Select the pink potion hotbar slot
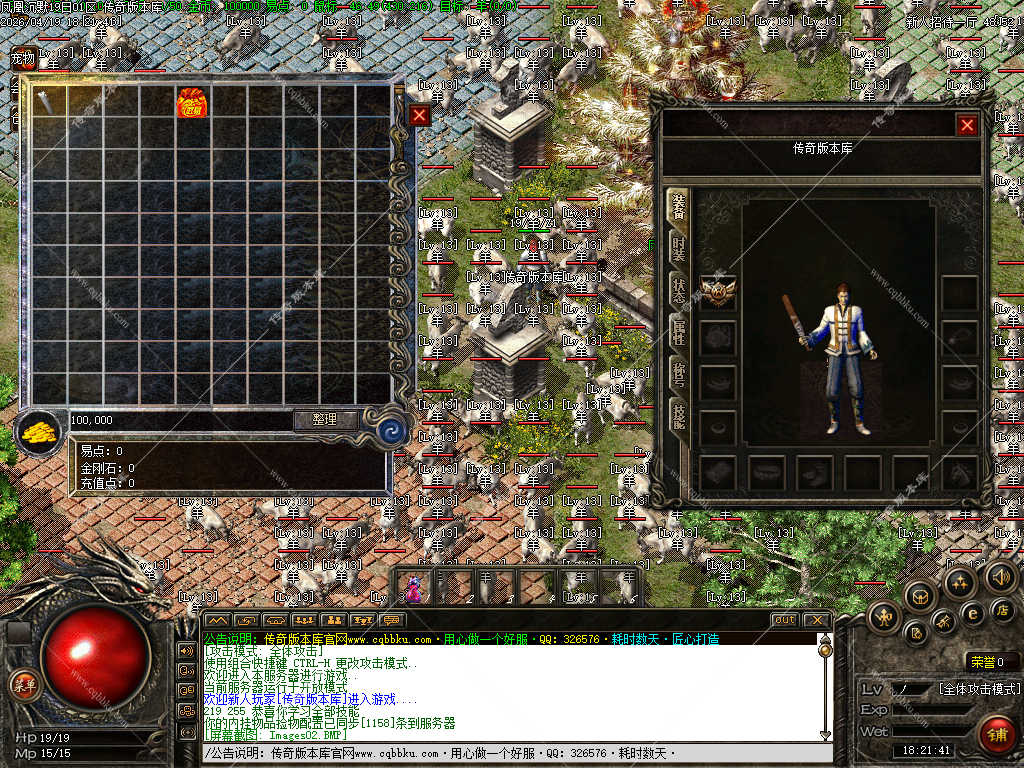 [413, 587]
